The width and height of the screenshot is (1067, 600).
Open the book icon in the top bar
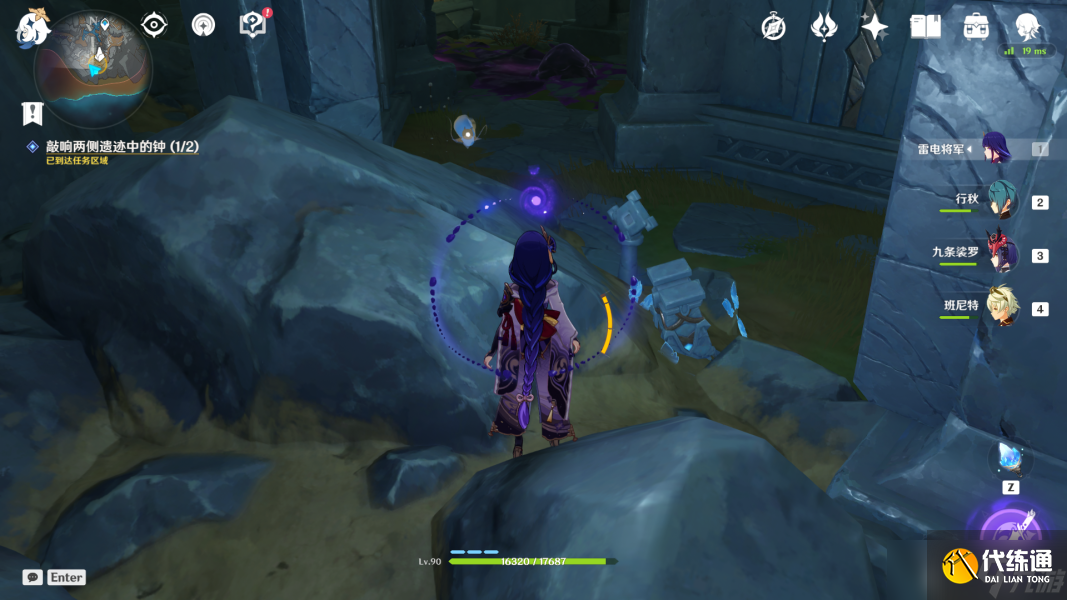925,27
